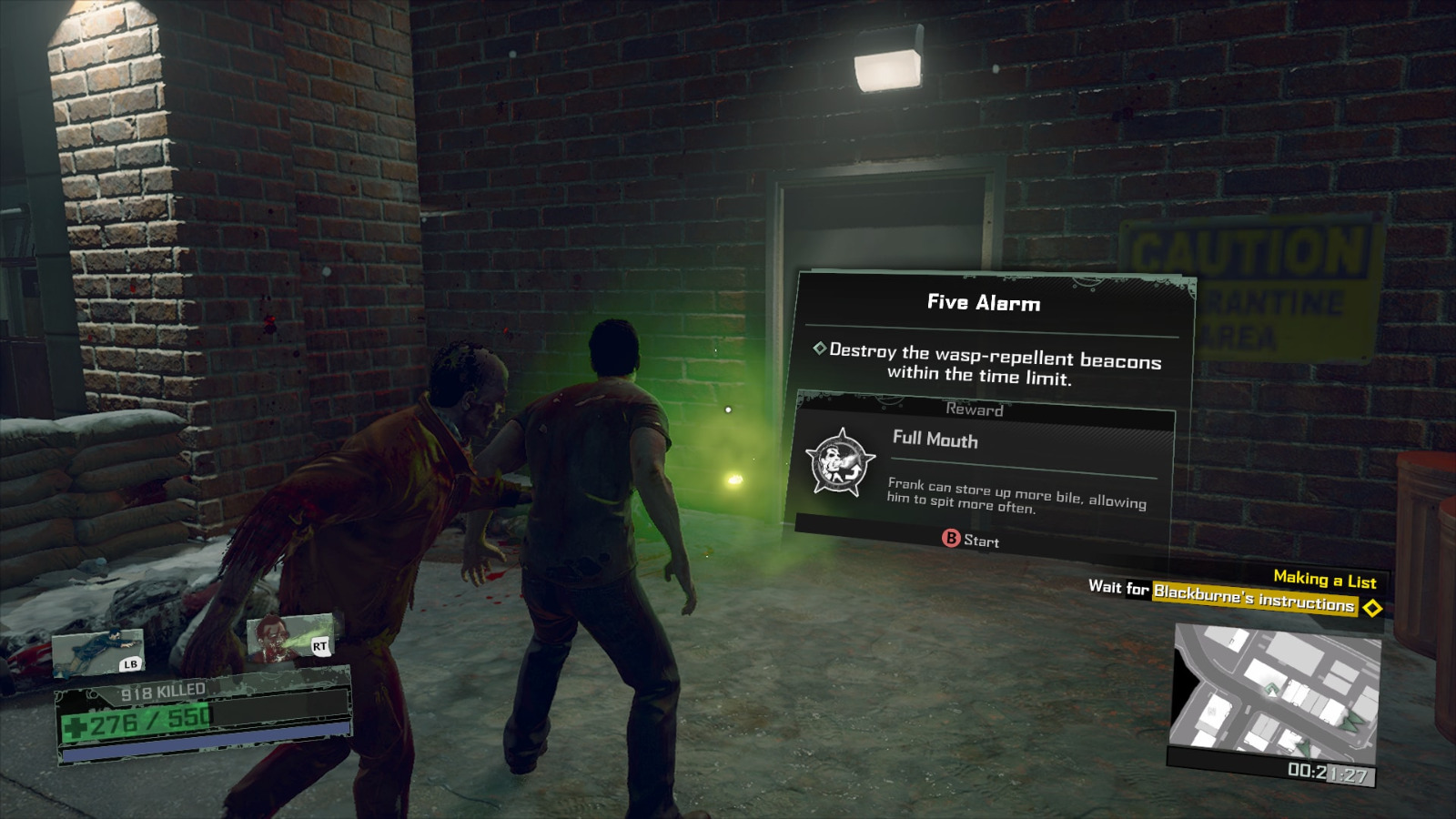Viewport: 1456px width, 819px height.
Task: Open the Making a List objective tracker
Action: click(x=1324, y=579)
